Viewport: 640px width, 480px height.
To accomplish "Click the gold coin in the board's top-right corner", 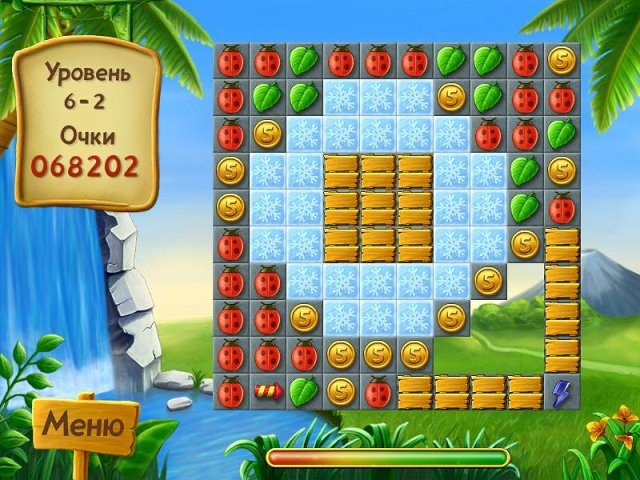I will point(561,61).
